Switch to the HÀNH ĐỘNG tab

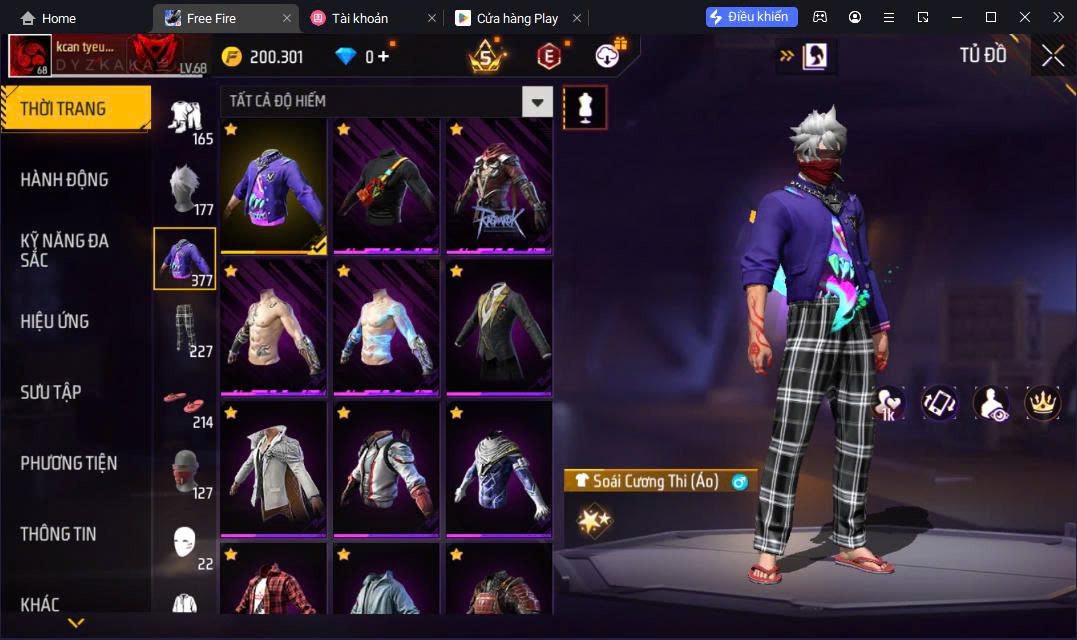pyautogui.click(x=65, y=180)
